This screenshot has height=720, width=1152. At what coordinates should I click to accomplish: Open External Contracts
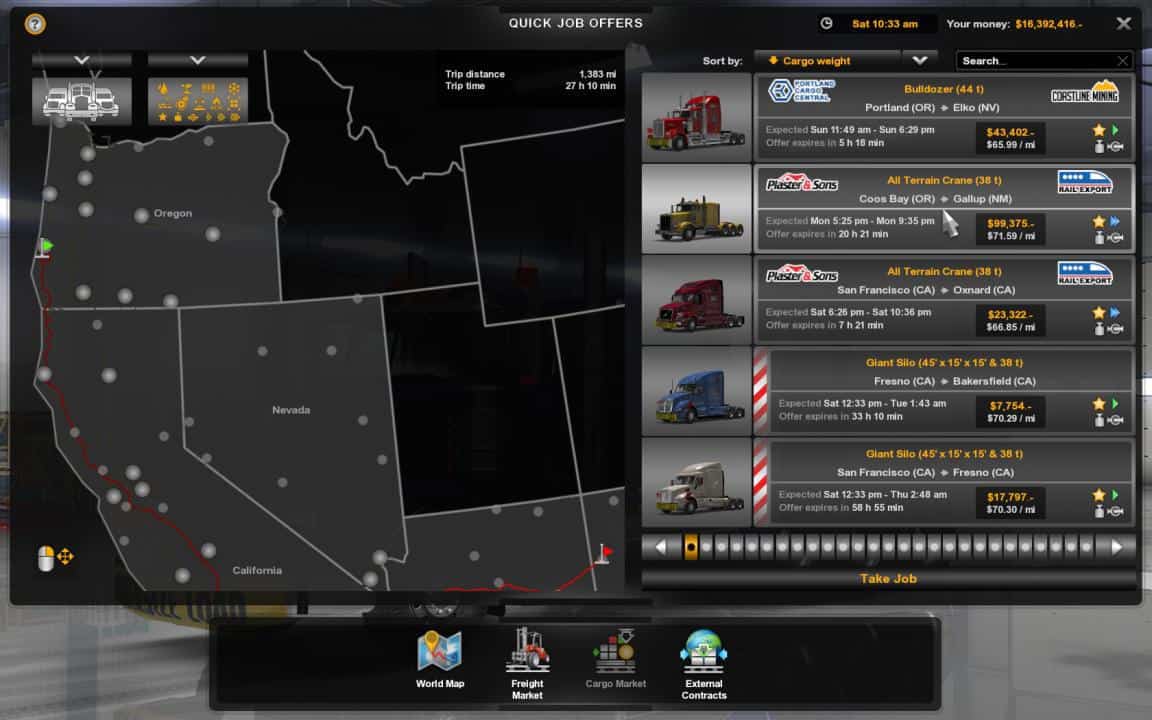pos(704,660)
